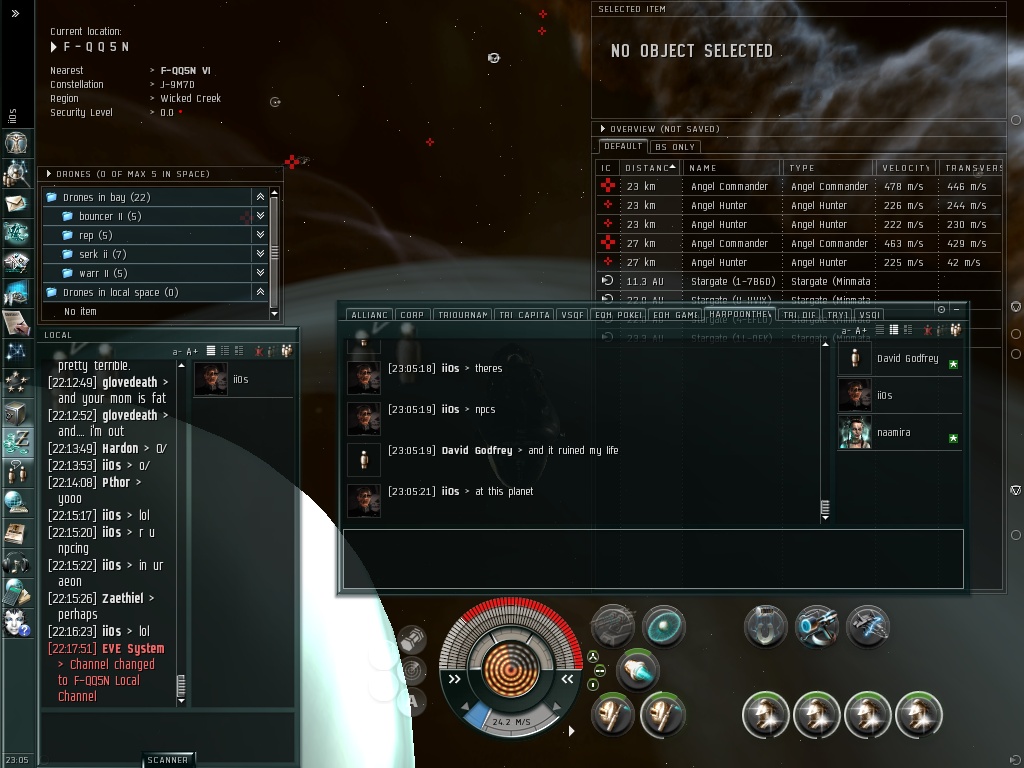Choose the serk ii drone group
The height and width of the screenshot is (768, 1024).
102,254
